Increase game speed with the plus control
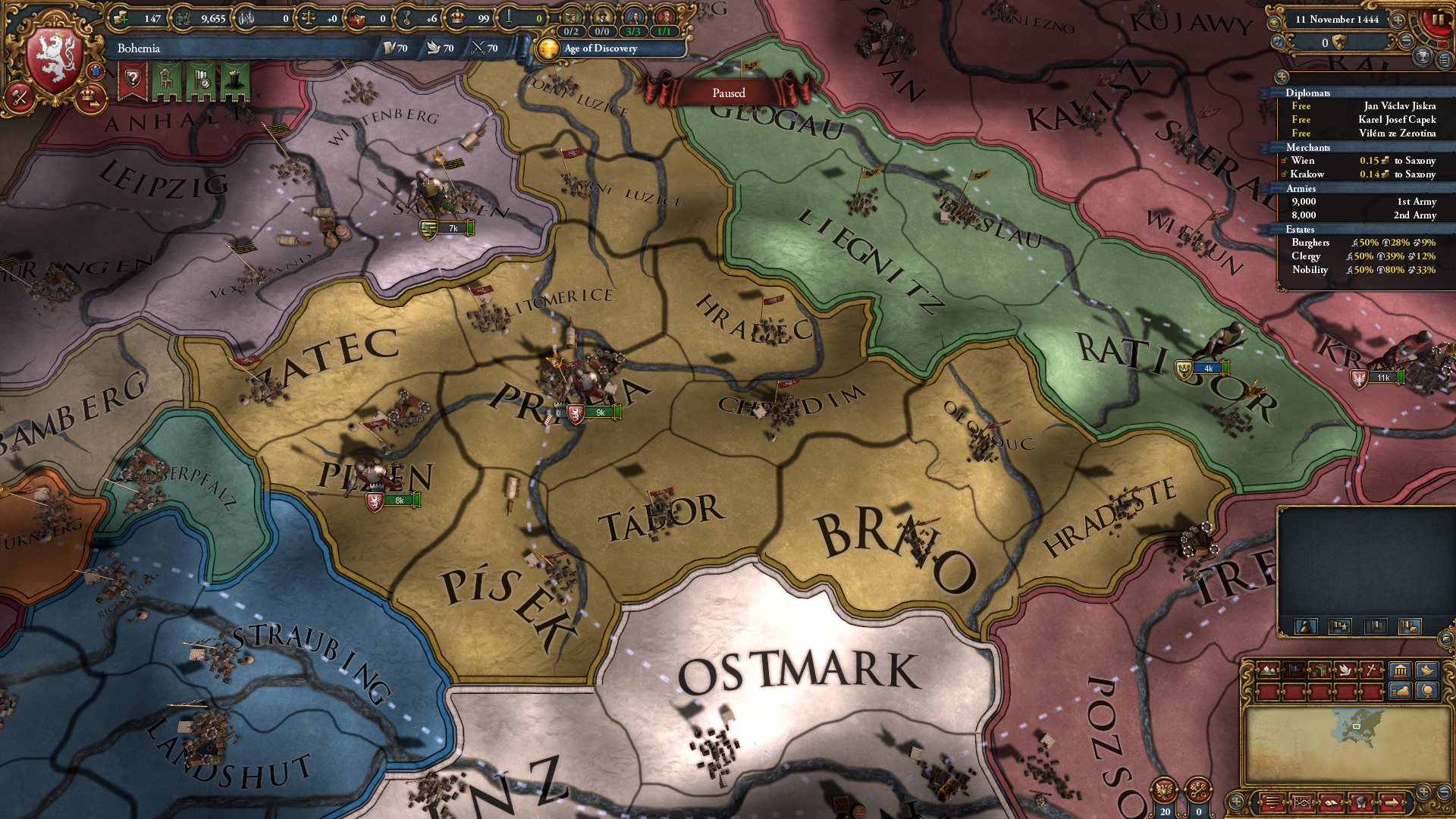 [1398, 20]
